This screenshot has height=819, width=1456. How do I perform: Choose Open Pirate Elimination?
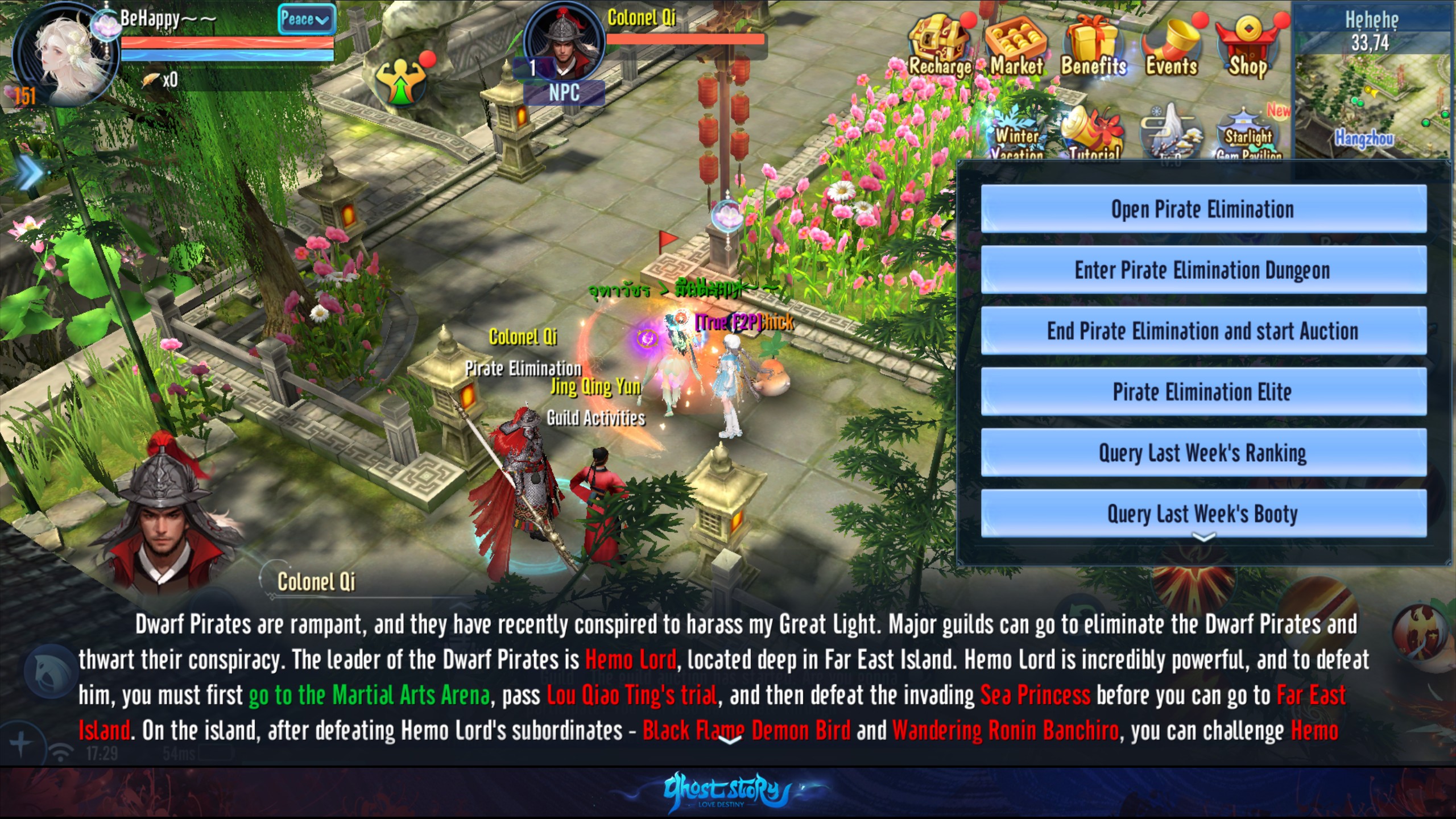(1203, 209)
